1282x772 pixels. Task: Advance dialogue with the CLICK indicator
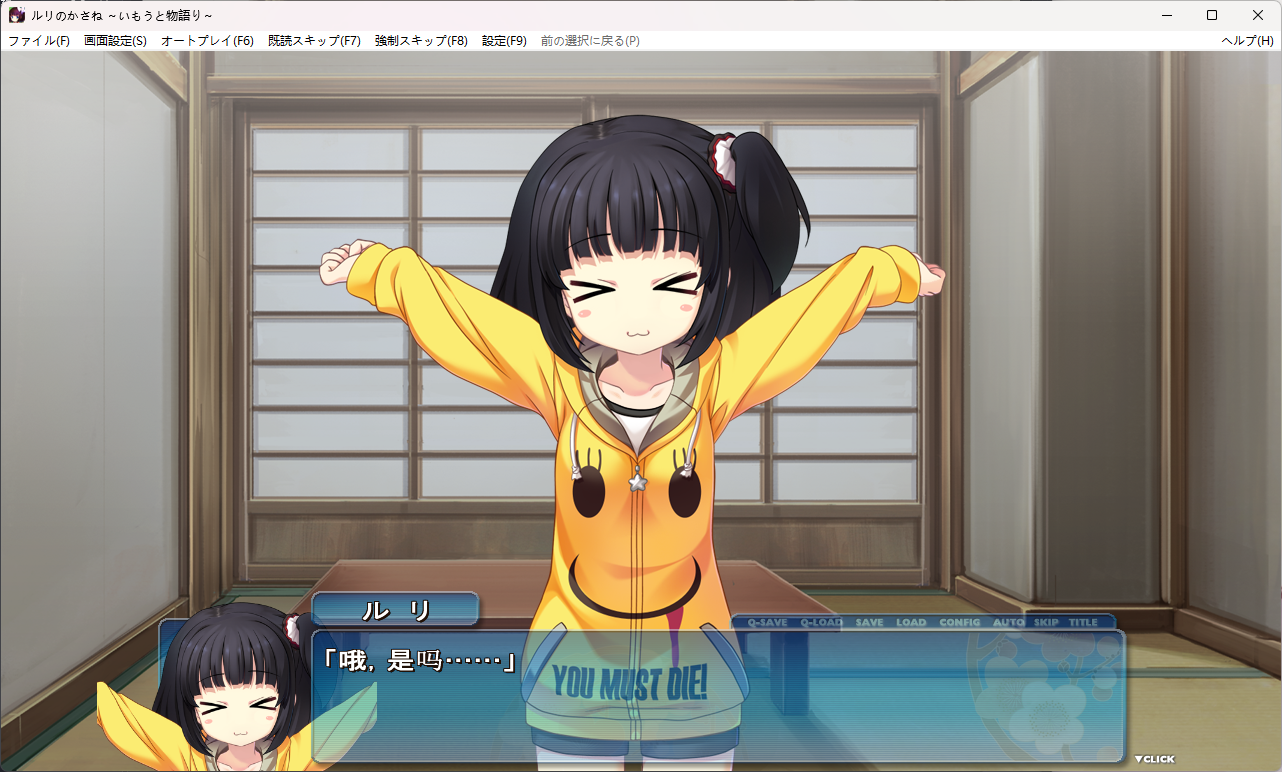click(x=1154, y=759)
